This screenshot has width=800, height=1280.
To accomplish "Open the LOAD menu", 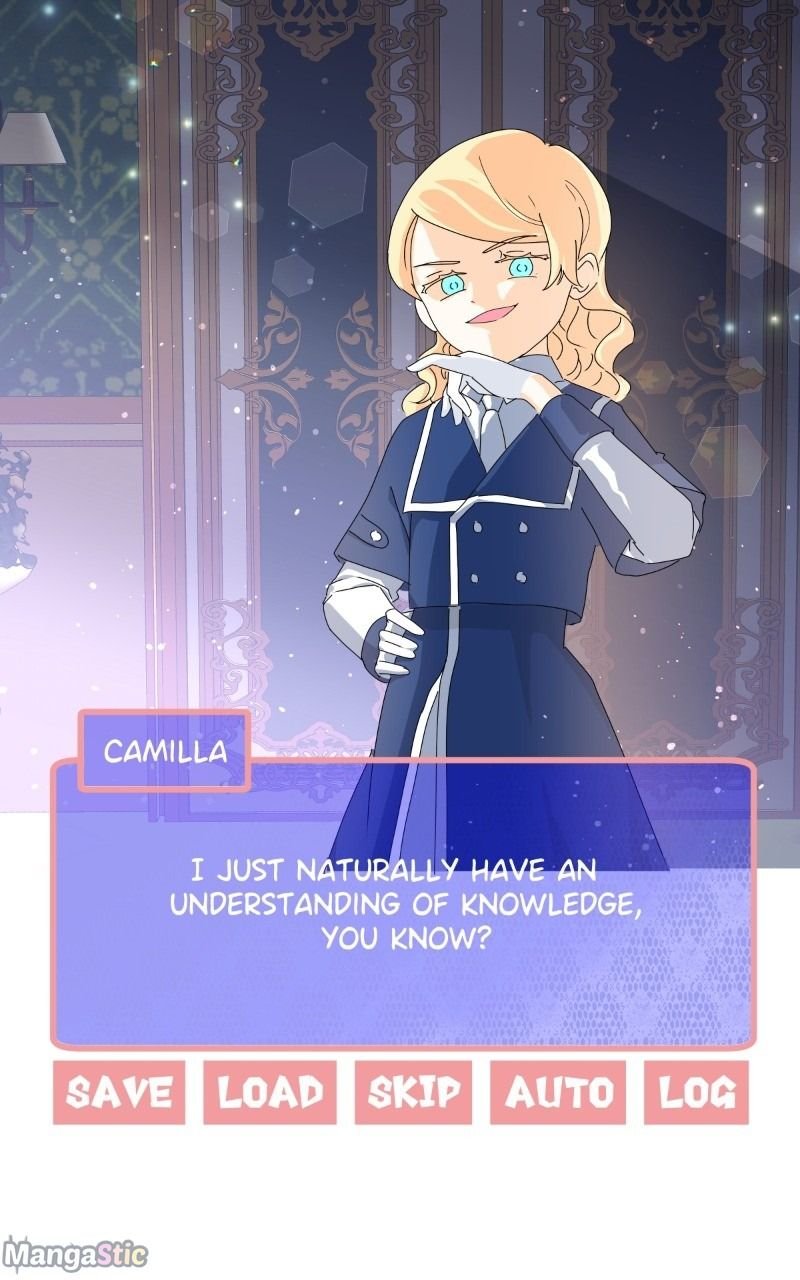I will (270, 1092).
